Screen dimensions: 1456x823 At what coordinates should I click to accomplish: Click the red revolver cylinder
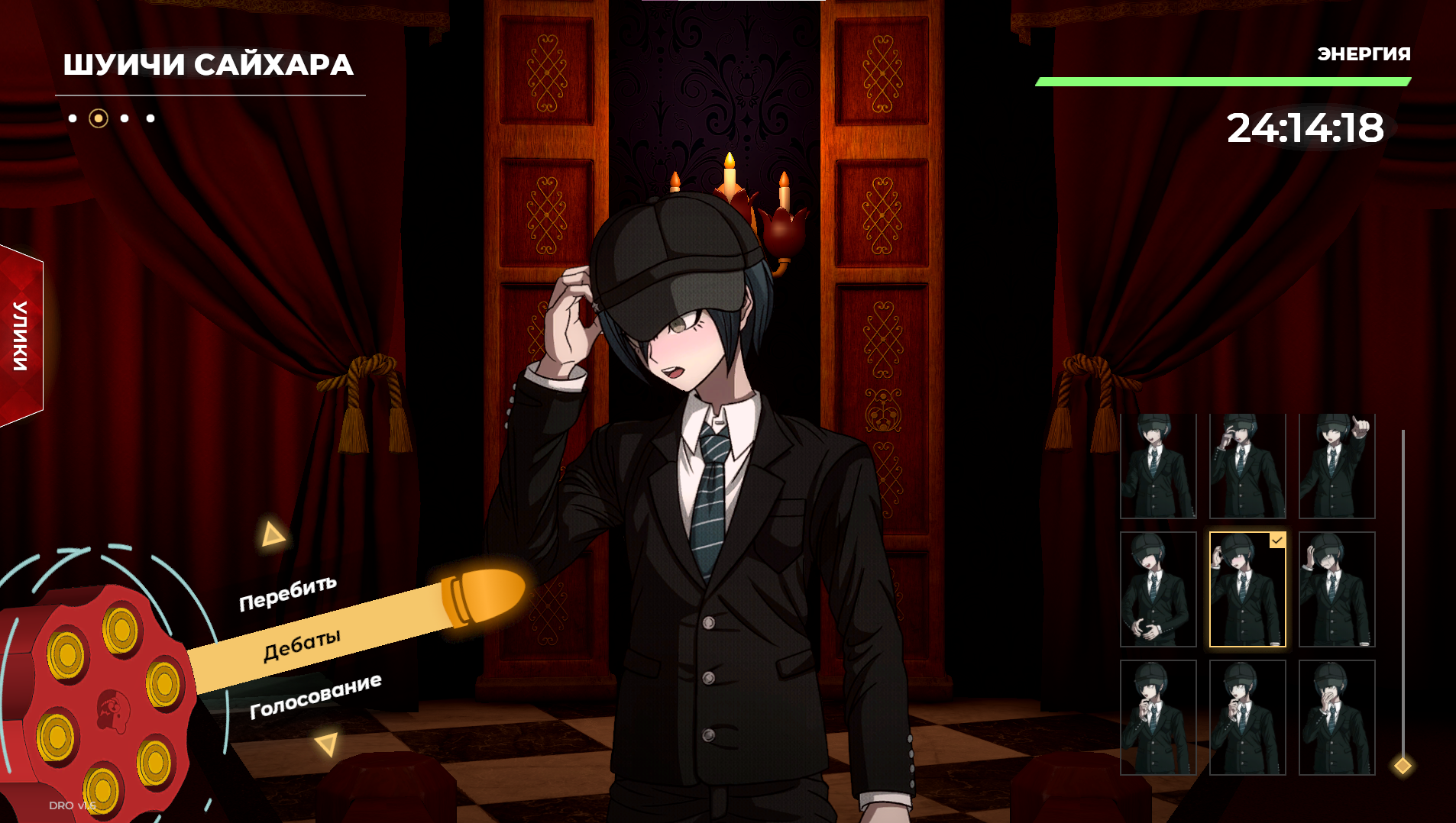pyautogui.click(x=99, y=702)
